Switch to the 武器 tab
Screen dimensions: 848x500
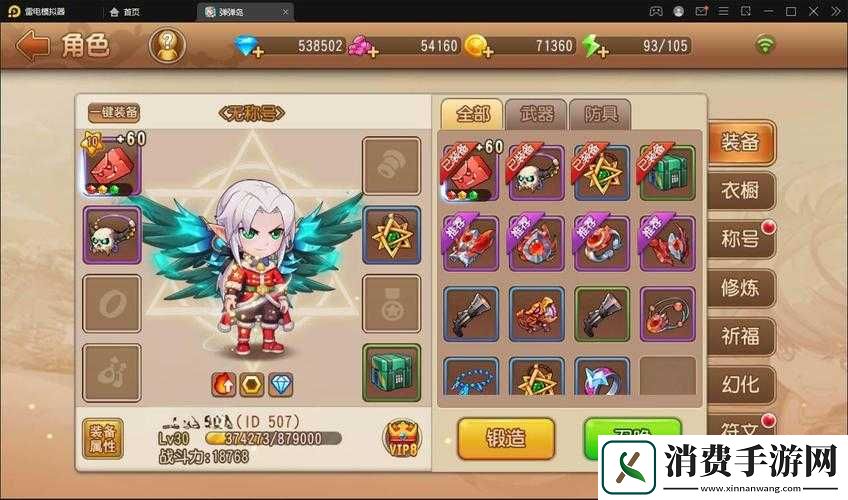coord(536,114)
